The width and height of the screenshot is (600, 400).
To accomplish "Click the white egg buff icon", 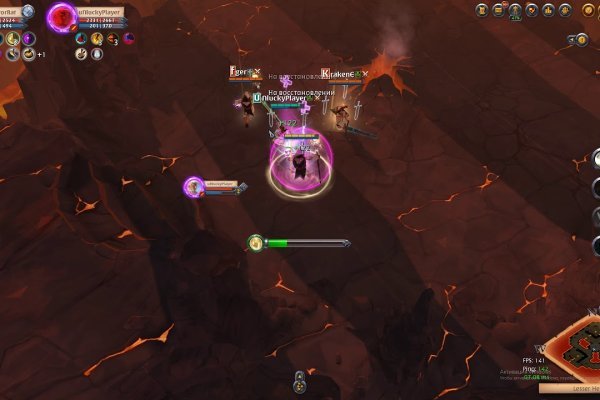I will click(x=96, y=55).
